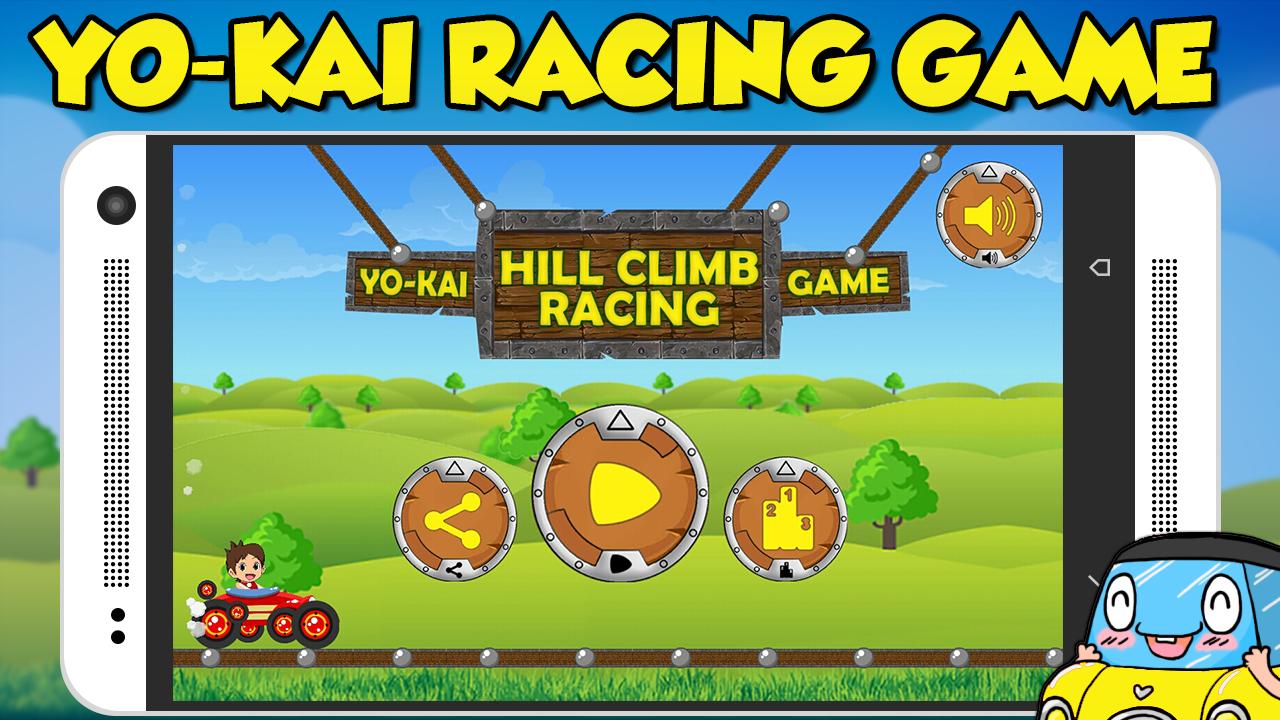
Task: Click the tiny share glyph under the share button
Action: click(x=452, y=570)
